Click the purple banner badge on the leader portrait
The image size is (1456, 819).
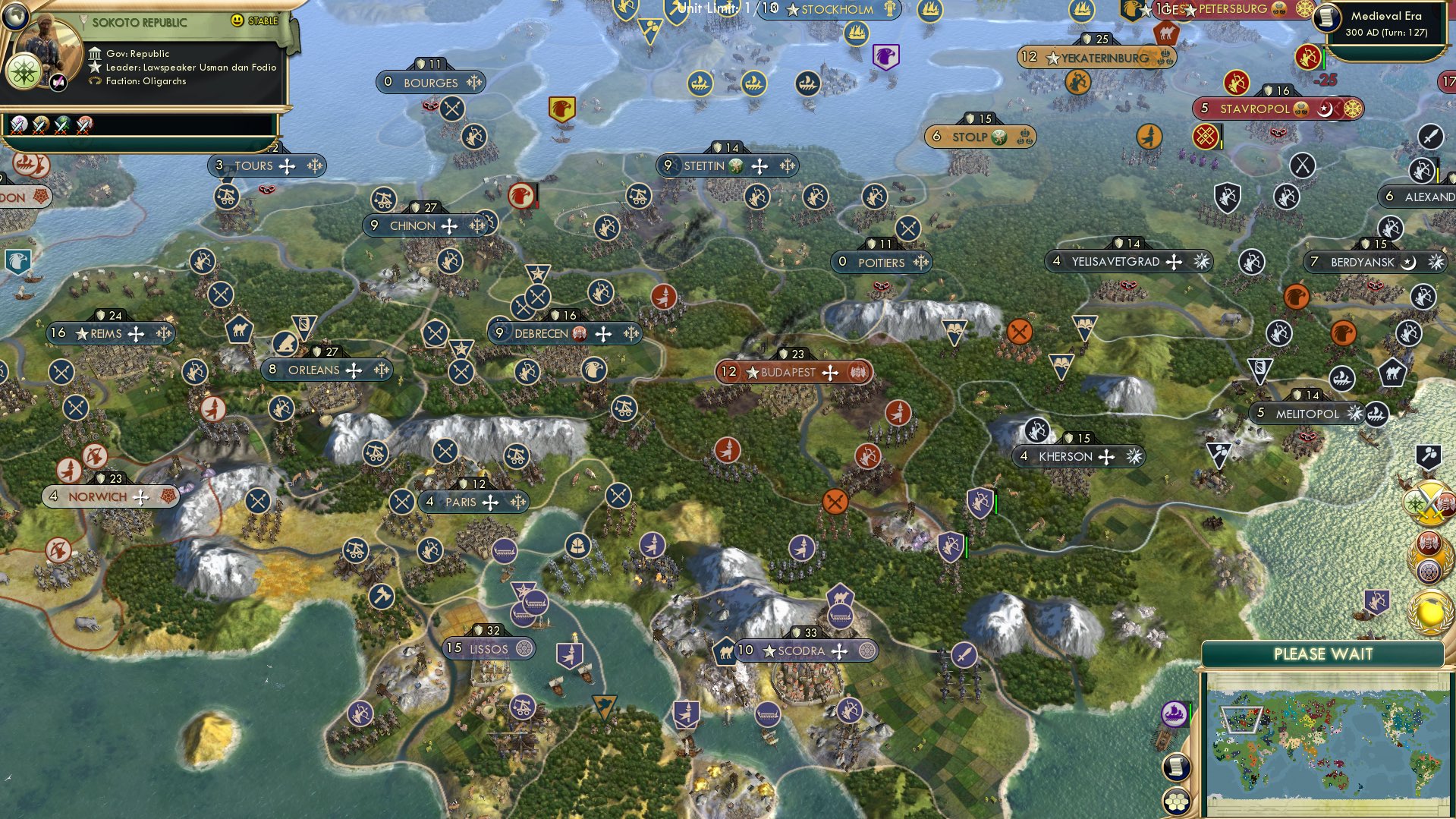[x=56, y=82]
